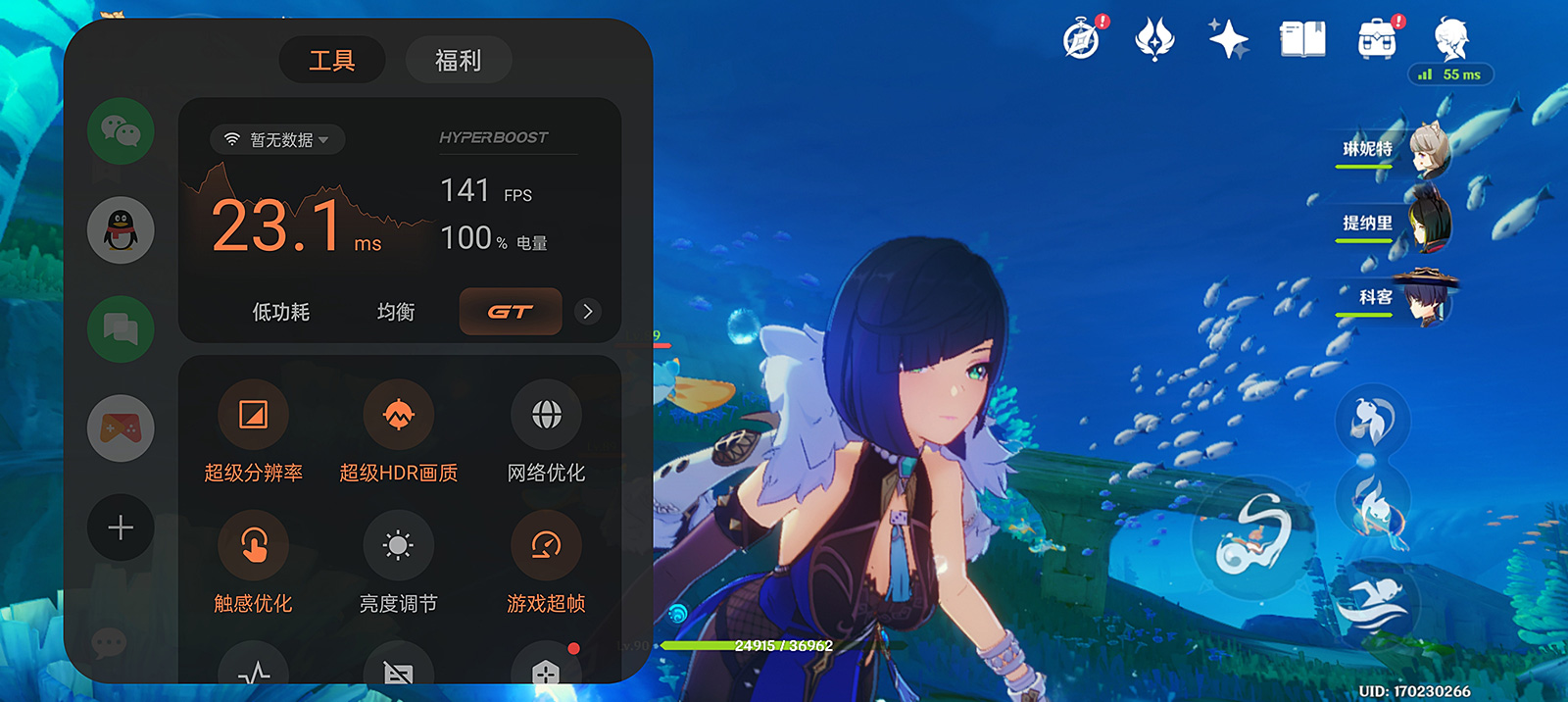Open the 暂无数据 network dropdown
The height and width of the screenshot is (702, 1568).
point(276,139)
